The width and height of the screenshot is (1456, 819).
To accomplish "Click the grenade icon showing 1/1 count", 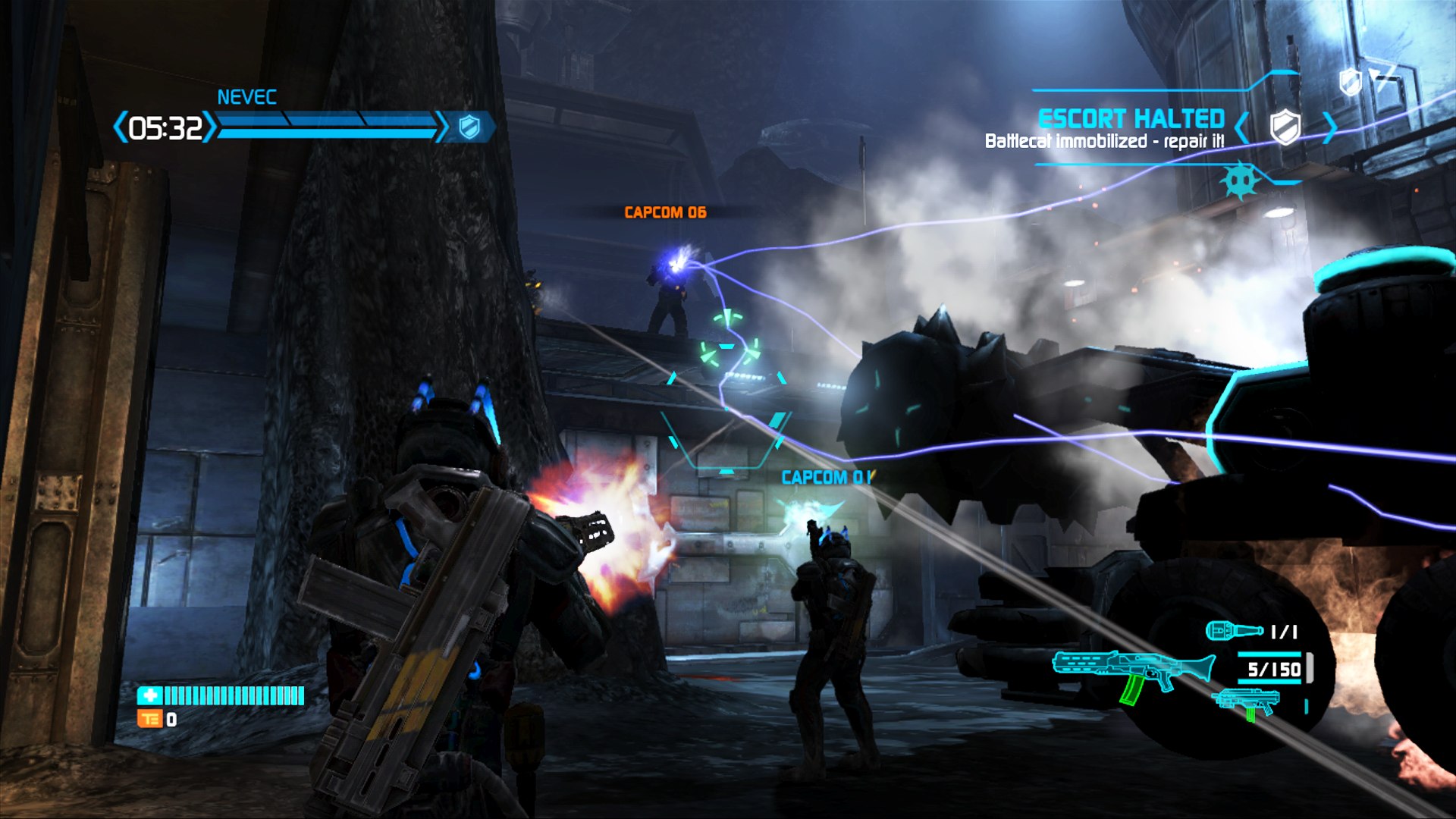I will pos(1234,629).
